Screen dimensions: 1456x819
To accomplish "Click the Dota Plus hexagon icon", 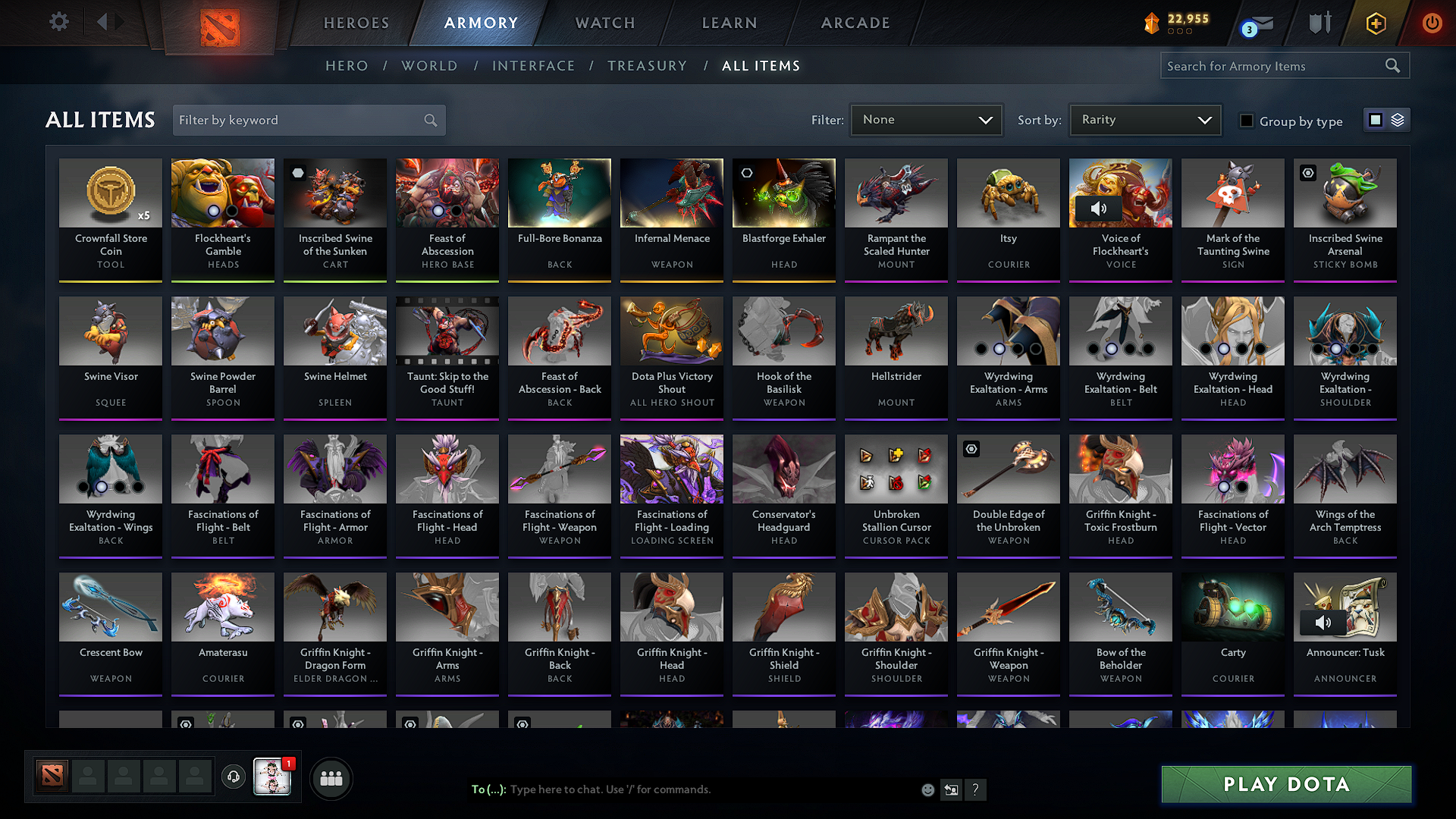I will pos(1375,23).
